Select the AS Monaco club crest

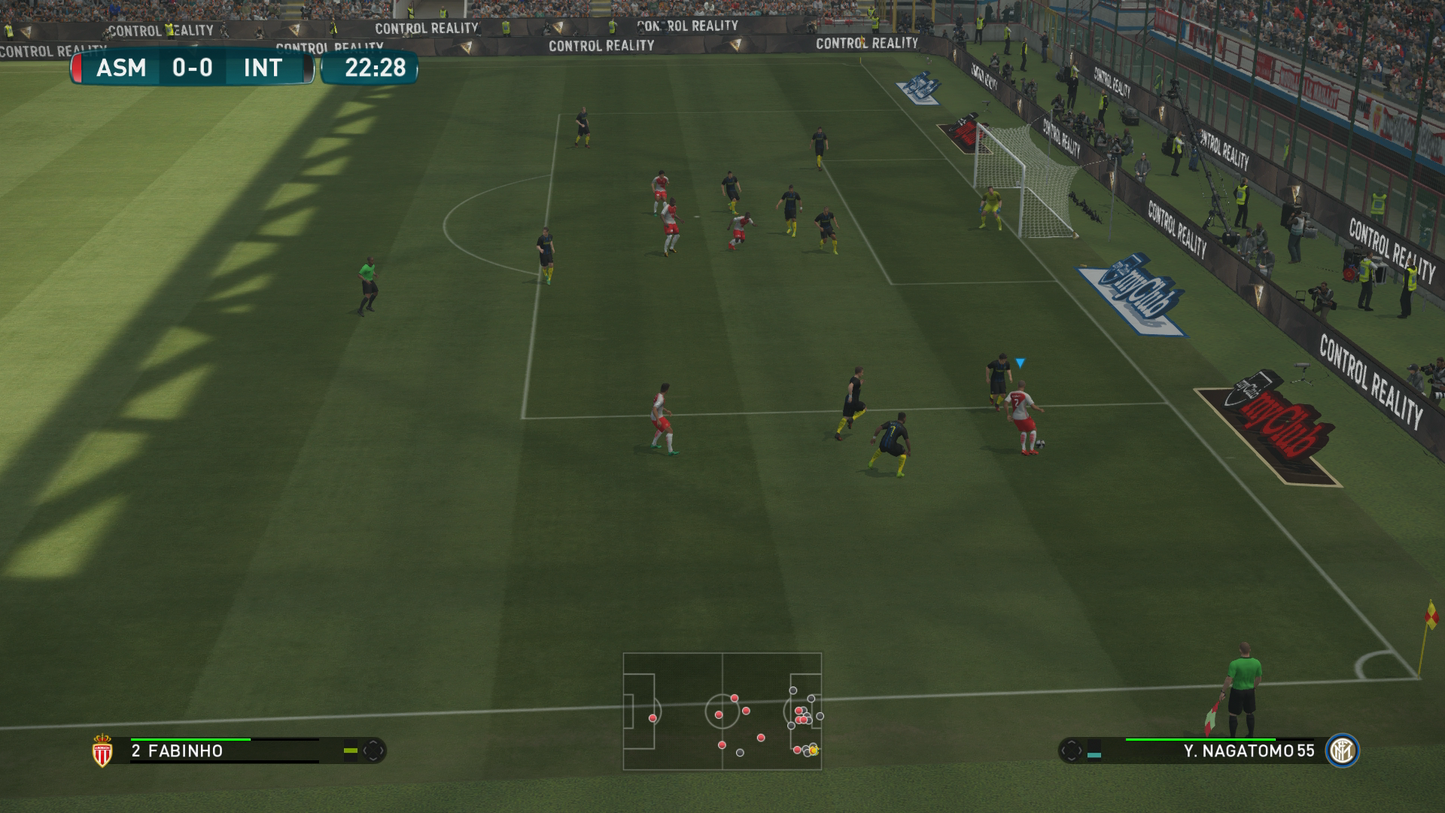pyautogui.click(x=102, y=751)
